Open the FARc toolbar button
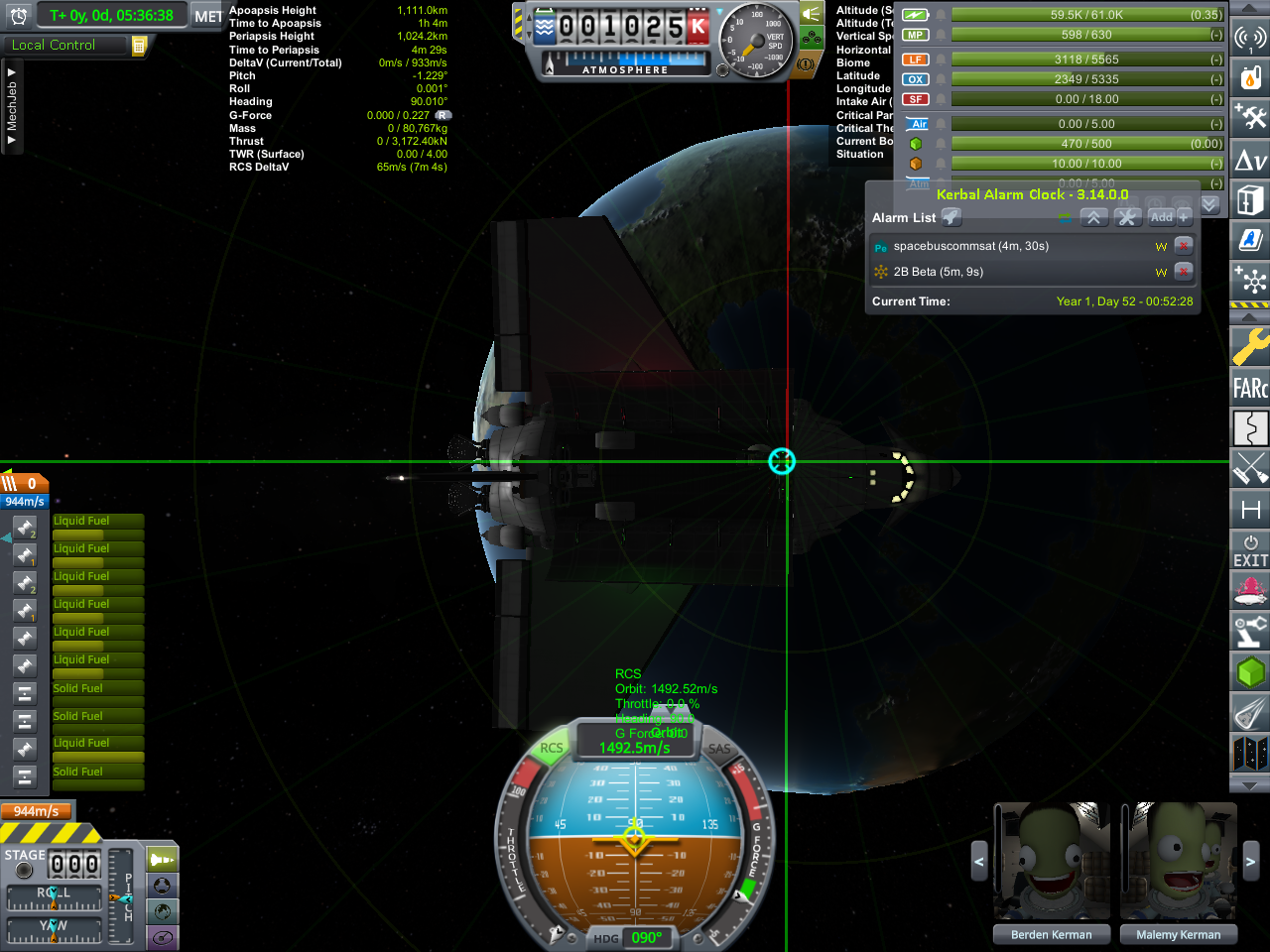Image resolution: width=1270 pixels, height=952 pixels. [x=1250, y=388]
